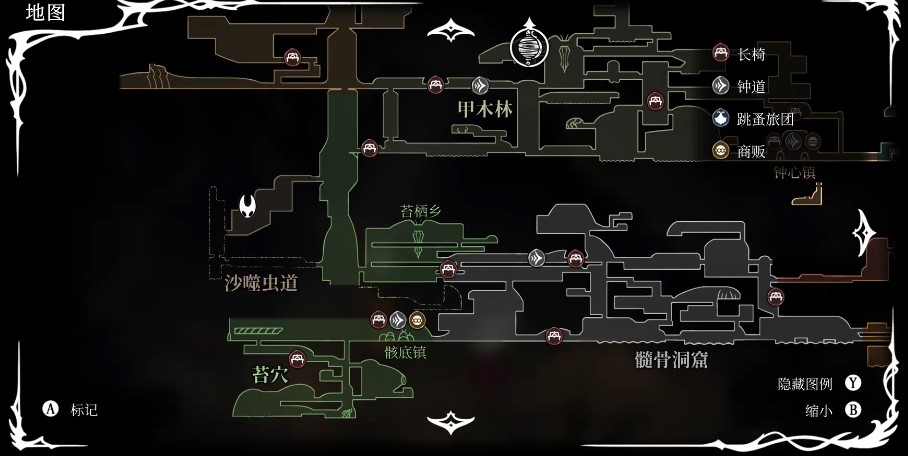Click the map scroll arrow on the right edge

862,233
